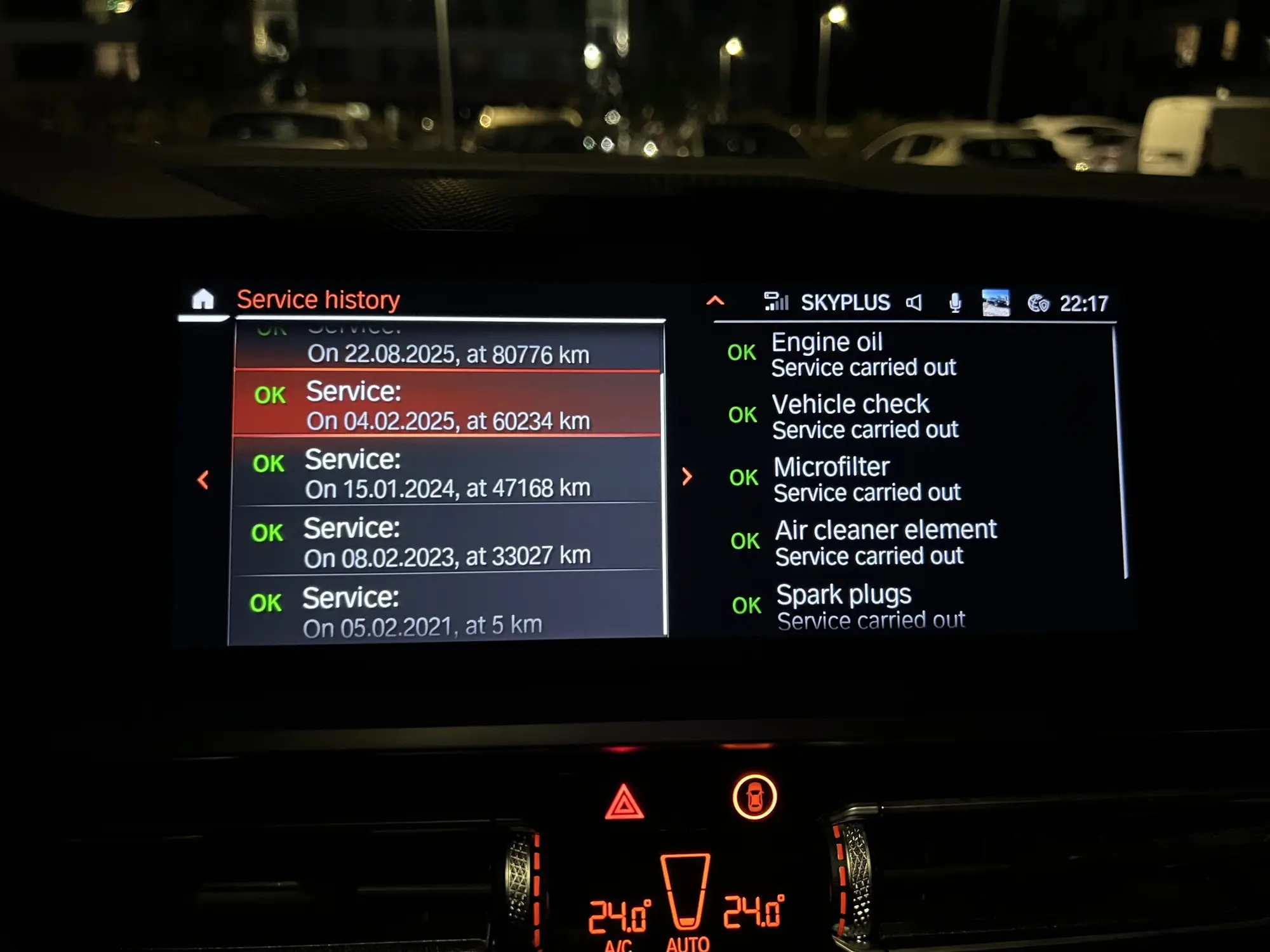Choose the 15.01.2024 service record
This screenshot has width=1270, height=952.
click(446, 473)
